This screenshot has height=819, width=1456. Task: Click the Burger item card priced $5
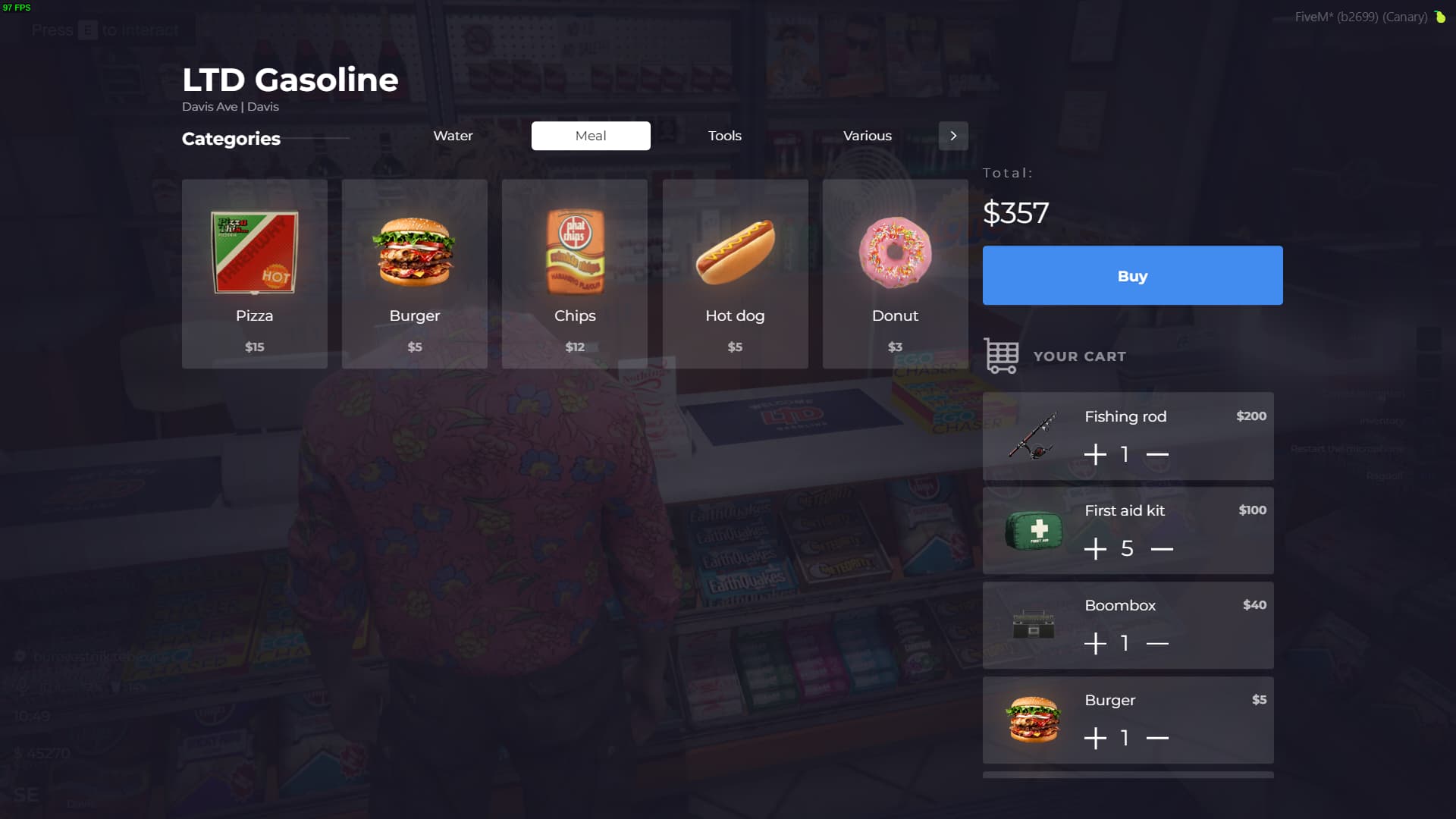point(414,273)
